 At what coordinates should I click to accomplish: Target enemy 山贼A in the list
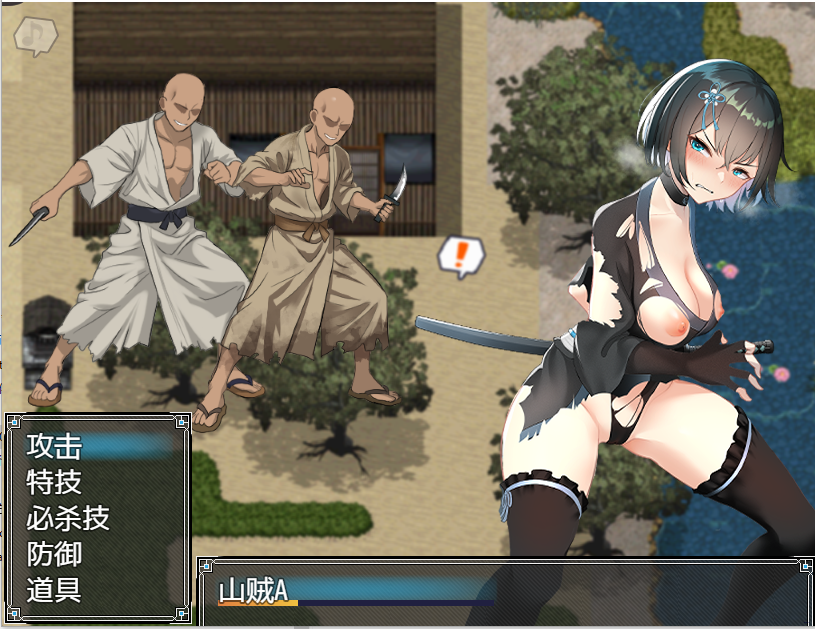click(x=254, y=590)
